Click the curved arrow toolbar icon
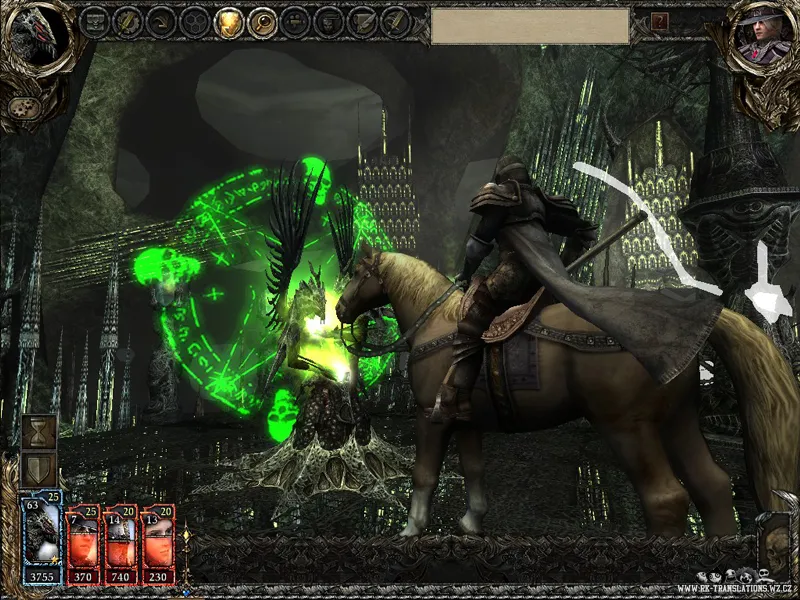 pyautogui.click(x=160, y=21)
